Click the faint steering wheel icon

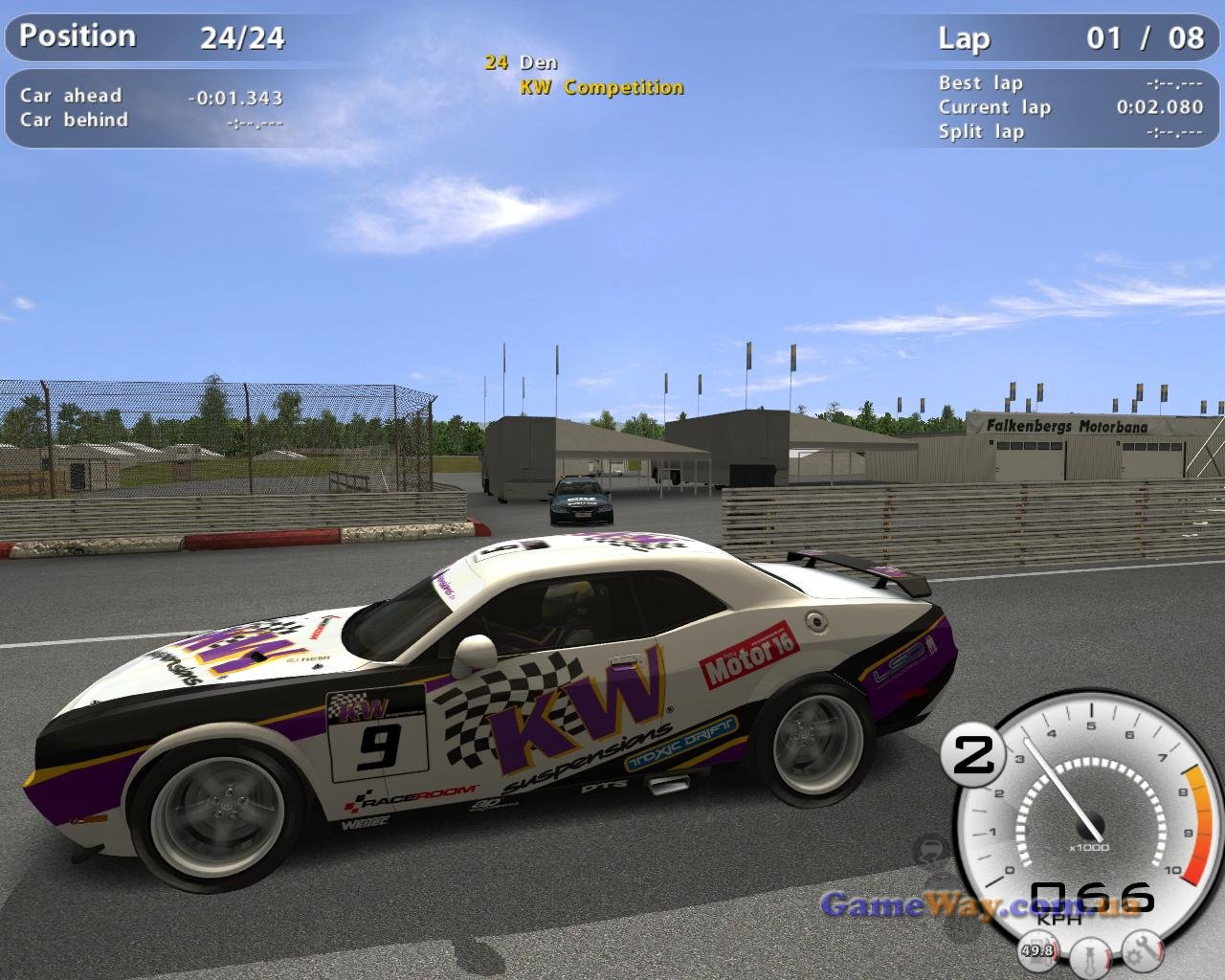point(932,851)
